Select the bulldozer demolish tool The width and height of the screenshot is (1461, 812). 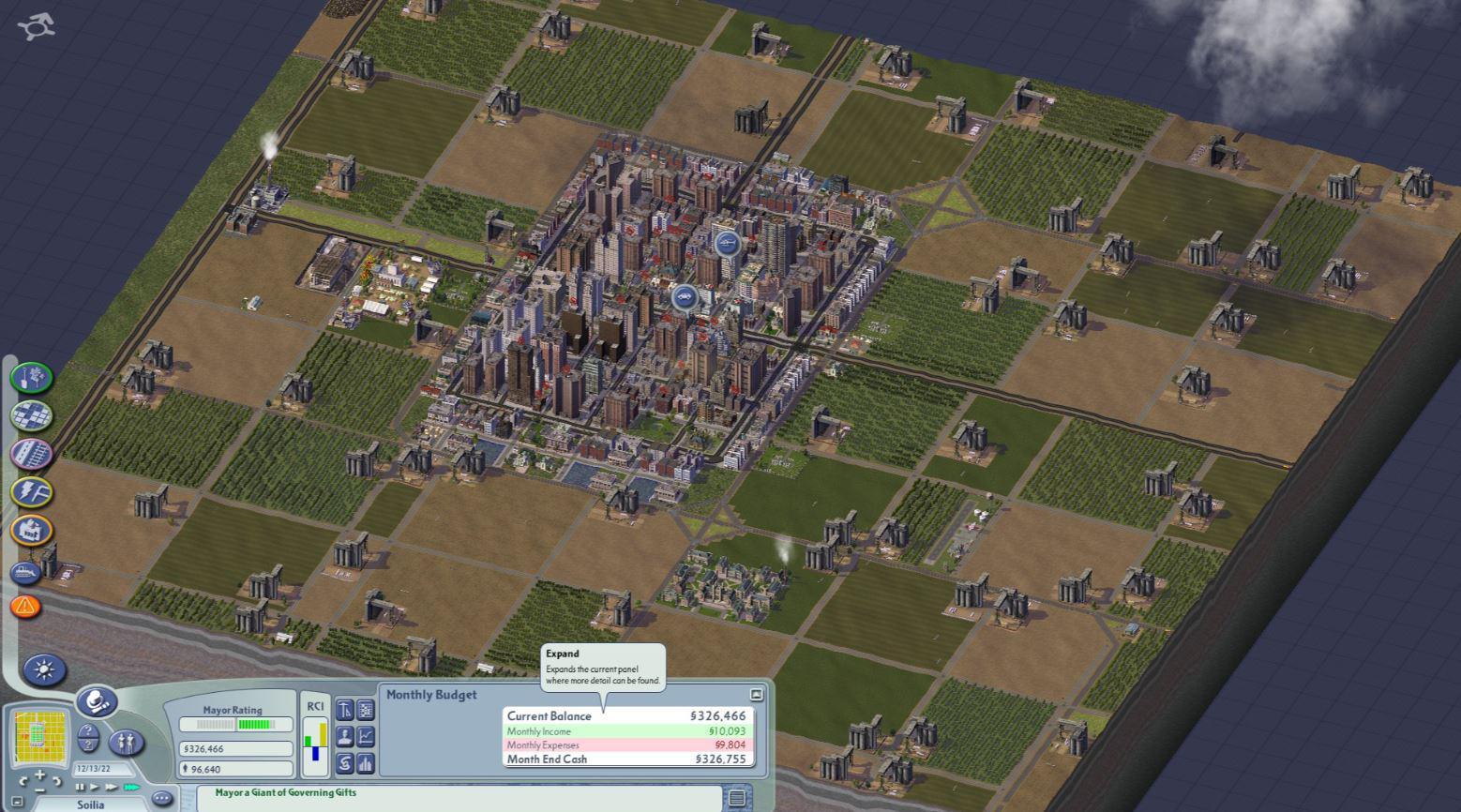tap(26, 572)
